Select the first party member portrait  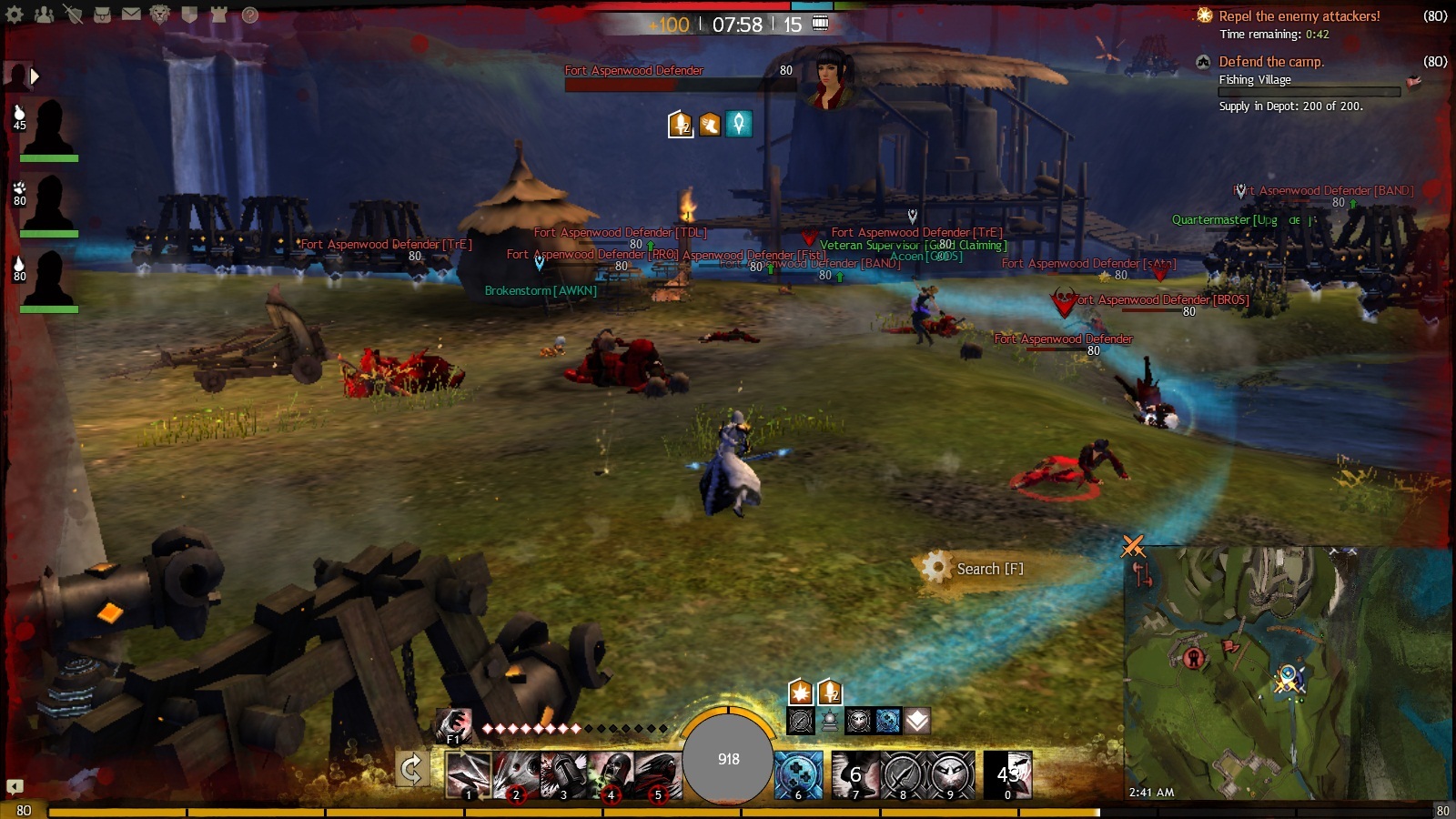(x=48, y=127)
